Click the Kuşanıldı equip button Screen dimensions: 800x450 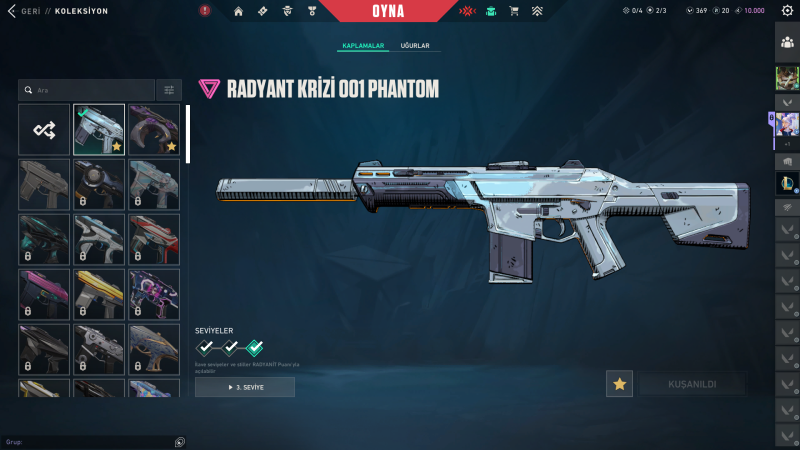[691, 384]
